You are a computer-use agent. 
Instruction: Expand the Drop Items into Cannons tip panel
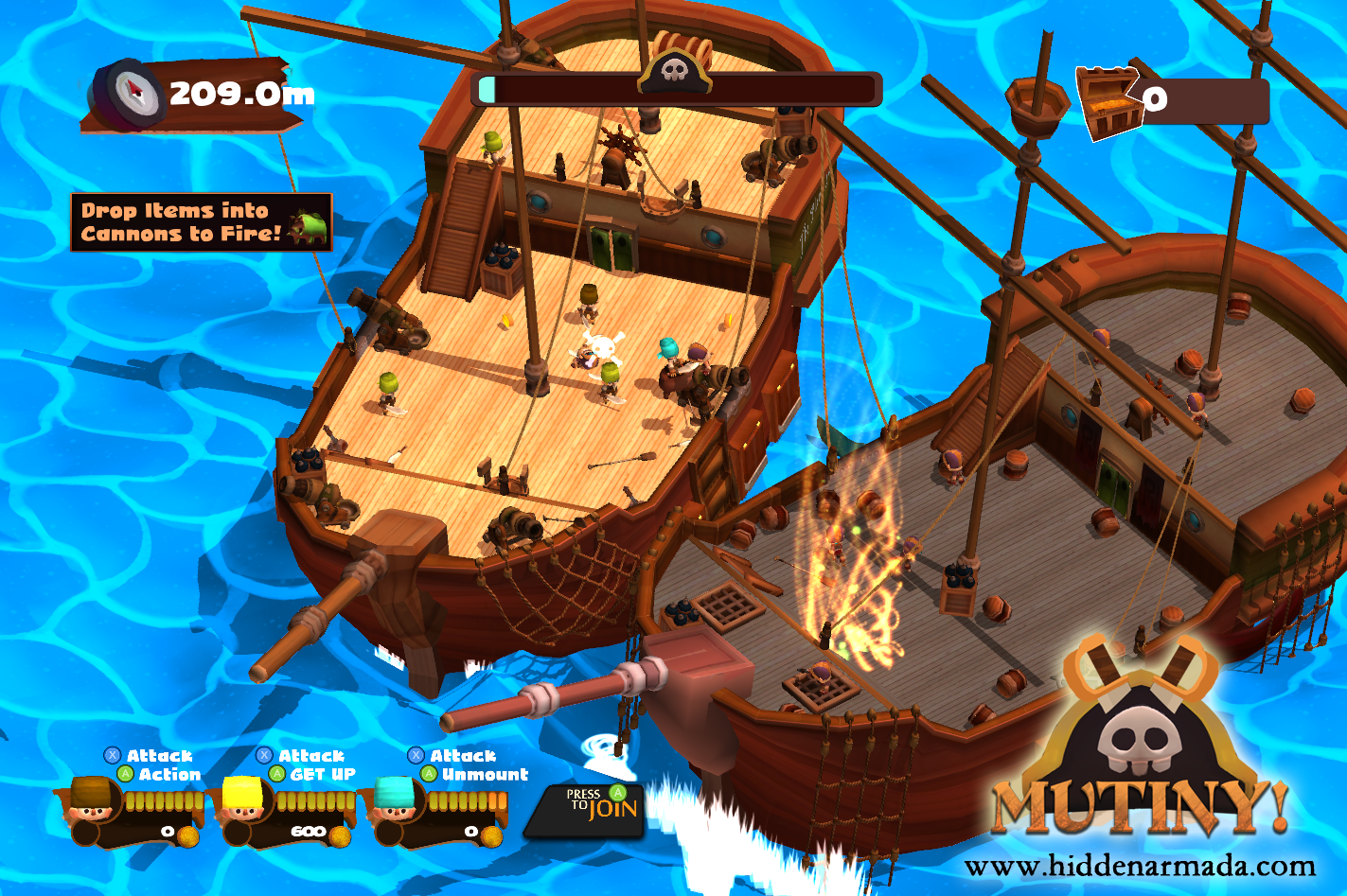pos(199,220)
